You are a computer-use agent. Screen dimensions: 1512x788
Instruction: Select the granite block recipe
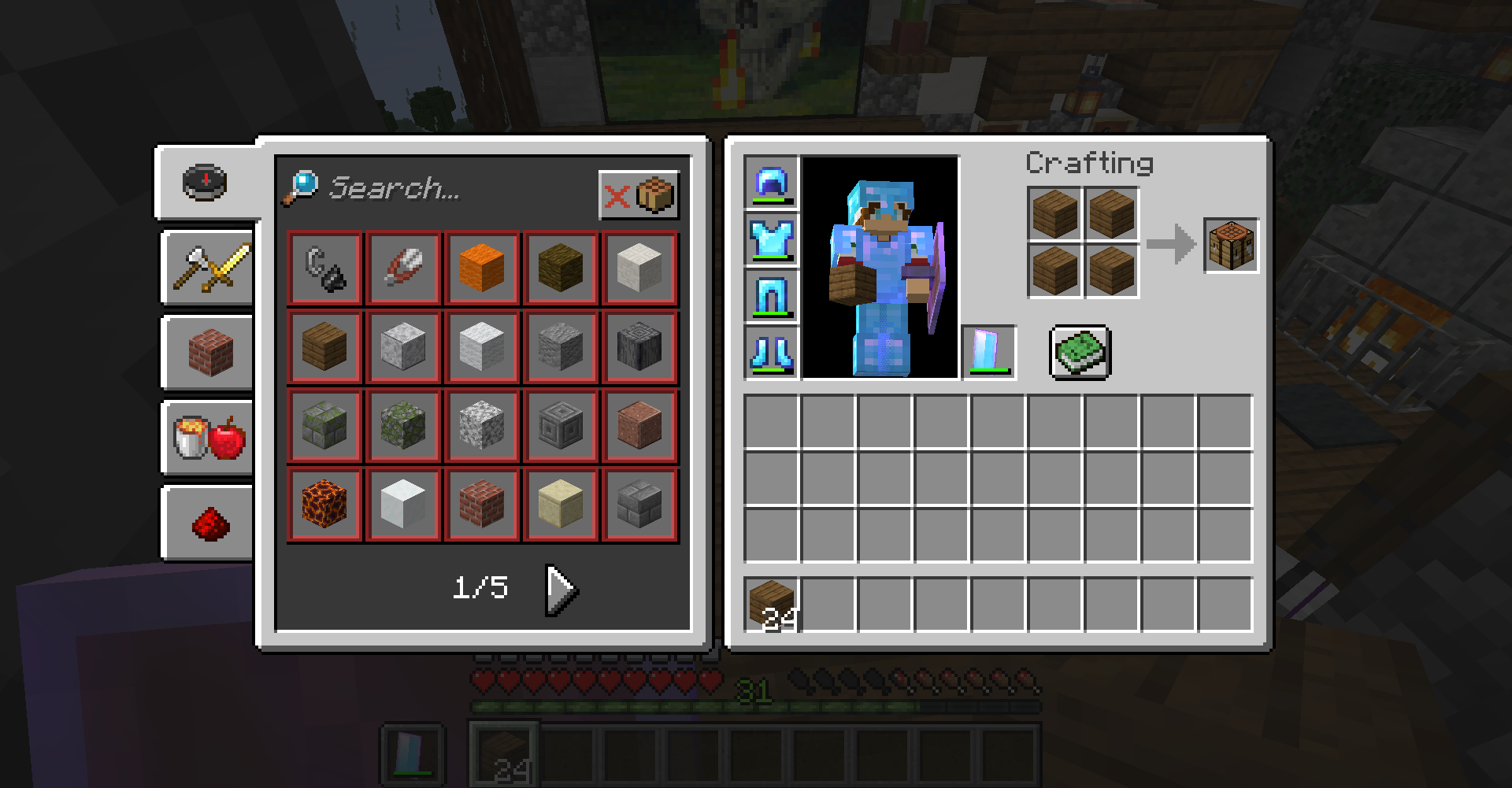(639, 425)
